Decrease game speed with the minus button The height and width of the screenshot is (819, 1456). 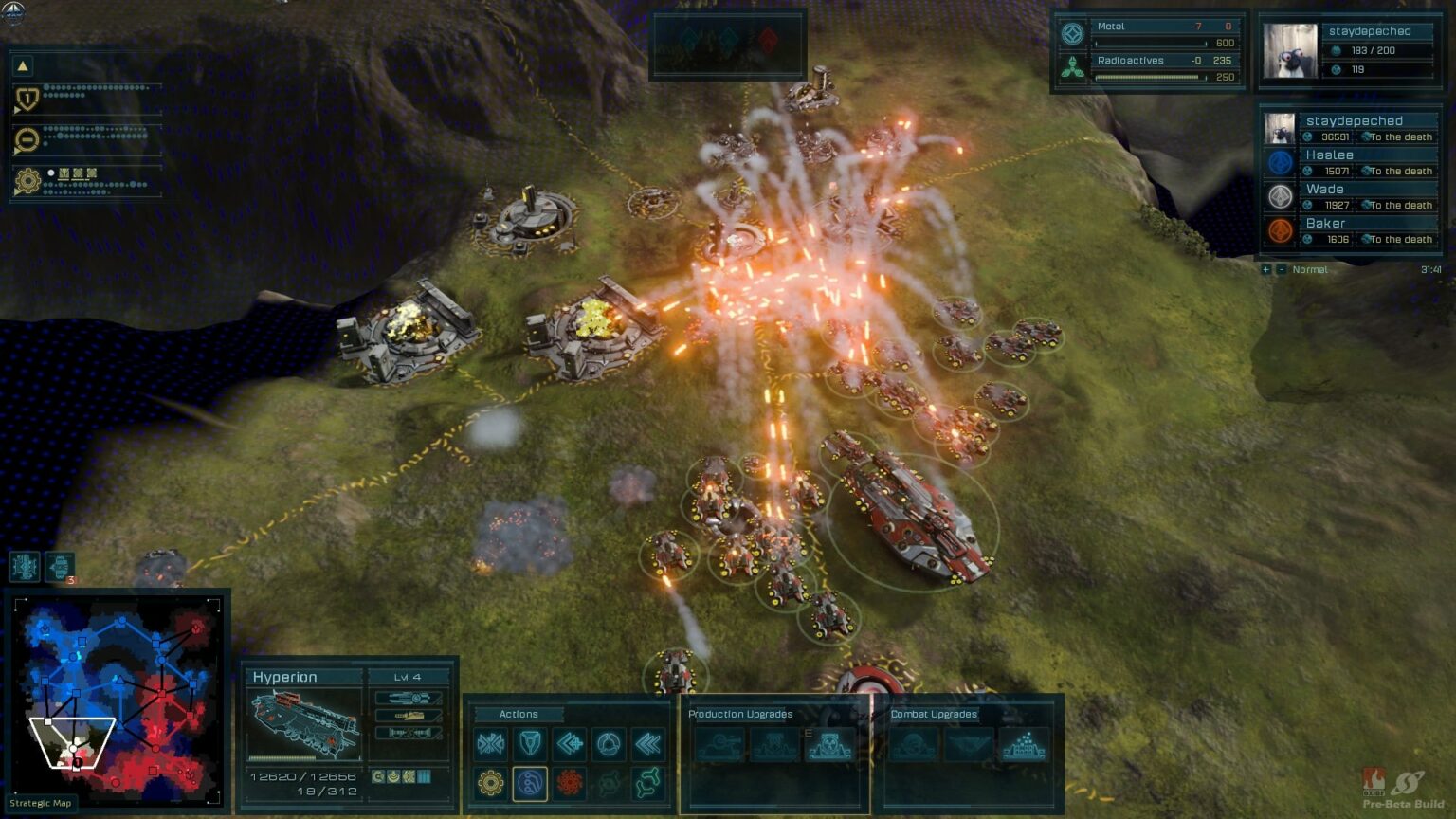point(1282,270)
